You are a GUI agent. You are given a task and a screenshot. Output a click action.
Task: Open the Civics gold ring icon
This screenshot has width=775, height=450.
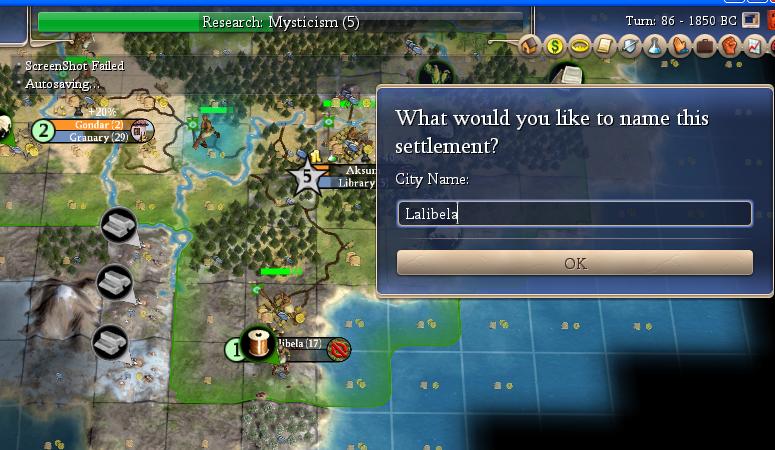[x=579, y=45]
